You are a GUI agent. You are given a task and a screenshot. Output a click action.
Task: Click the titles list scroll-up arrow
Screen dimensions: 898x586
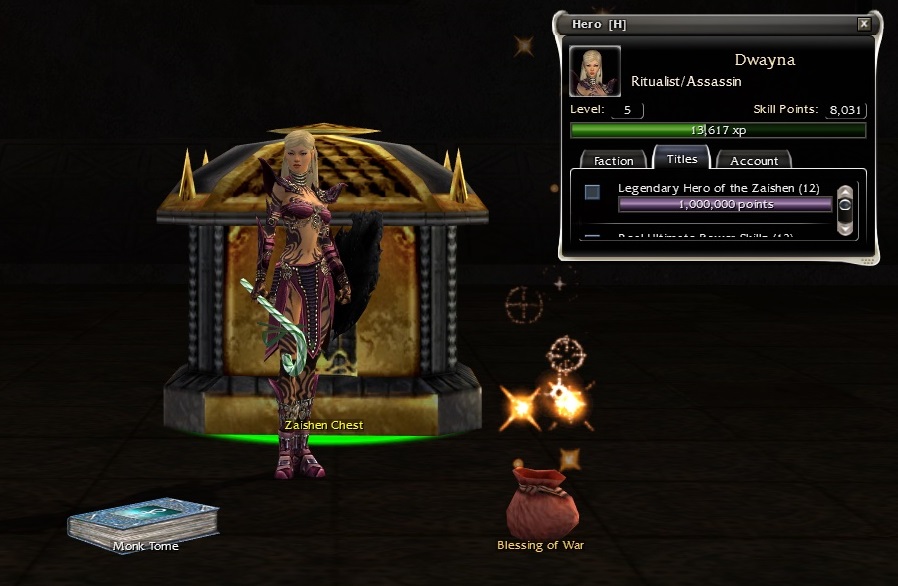tap(845, 191)
